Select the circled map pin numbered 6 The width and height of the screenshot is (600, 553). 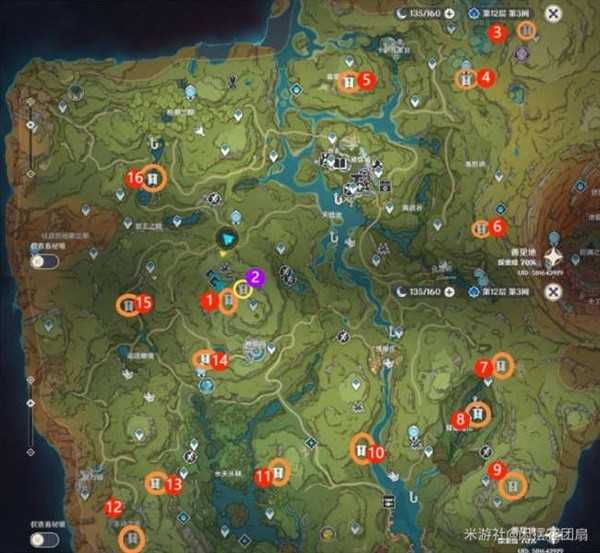tap(480, 229)
